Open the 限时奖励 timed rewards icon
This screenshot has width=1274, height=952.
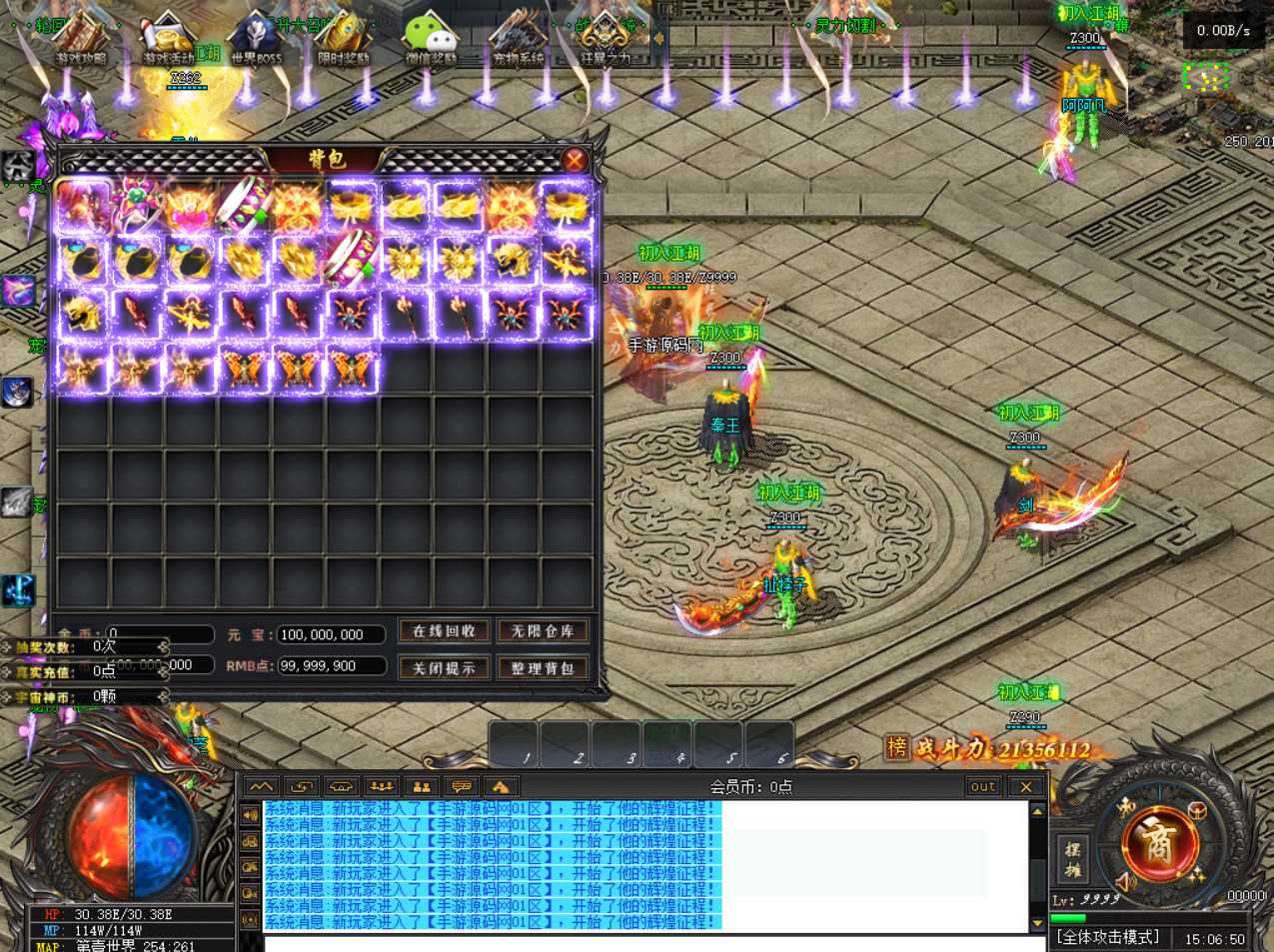343,38
